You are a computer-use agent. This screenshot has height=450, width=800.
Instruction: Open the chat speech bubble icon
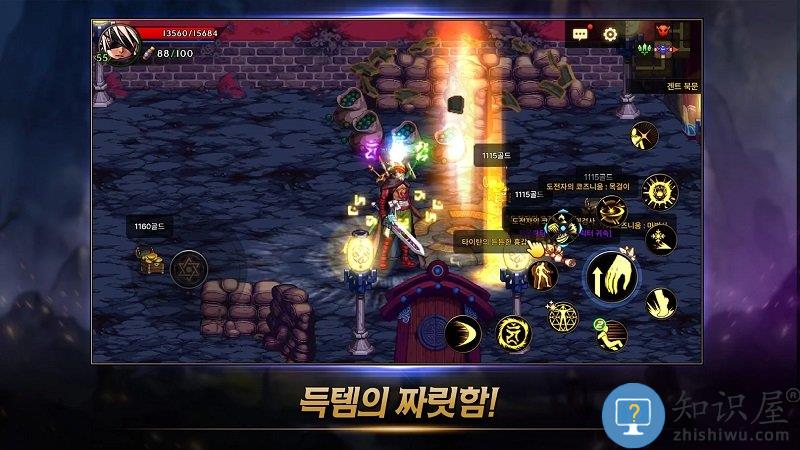580,34
